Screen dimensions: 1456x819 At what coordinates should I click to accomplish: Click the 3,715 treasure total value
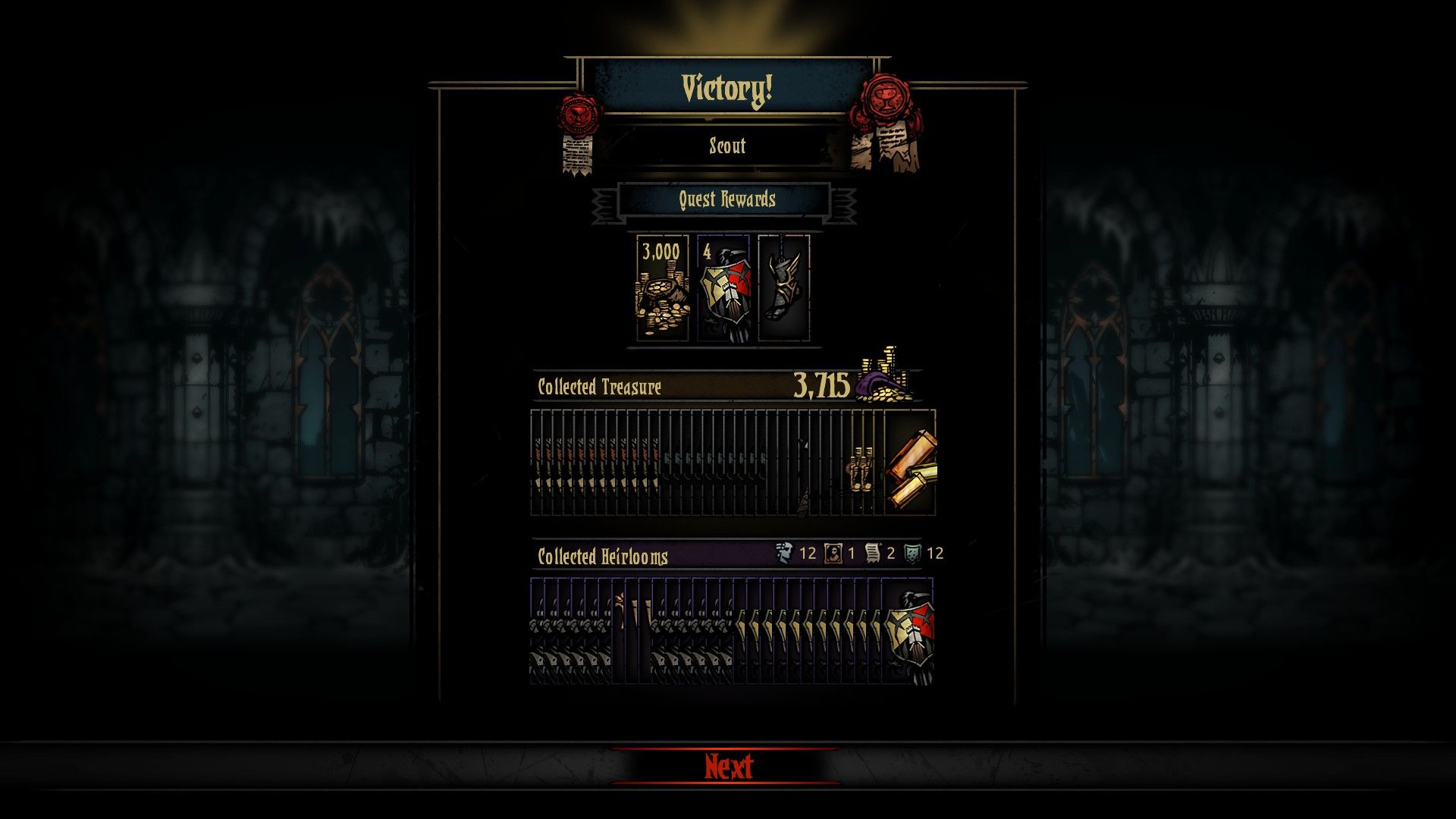pyautogui.click(x=821, y=386)
